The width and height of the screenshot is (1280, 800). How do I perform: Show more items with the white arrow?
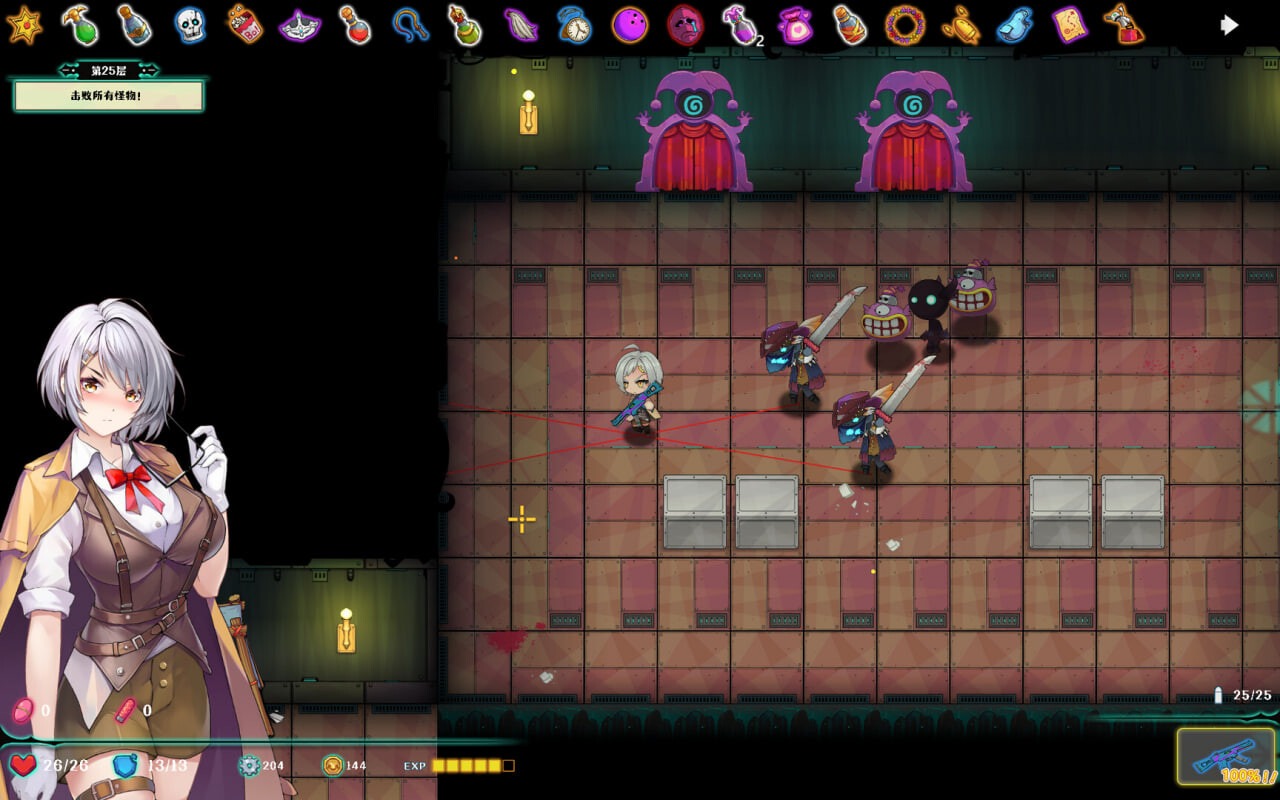click(1229, 25)
